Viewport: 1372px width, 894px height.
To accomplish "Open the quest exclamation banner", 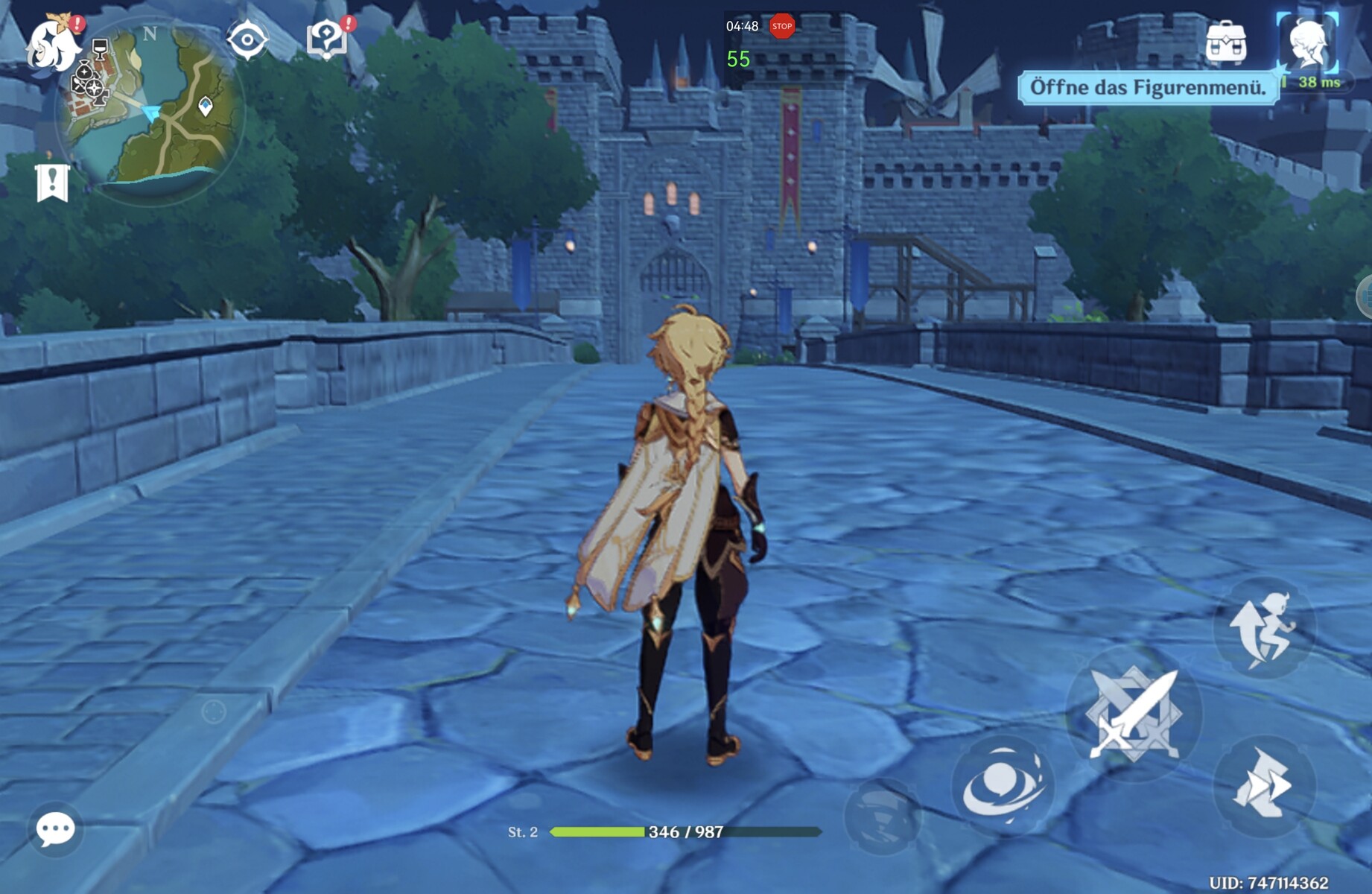I will click(52, 182).
